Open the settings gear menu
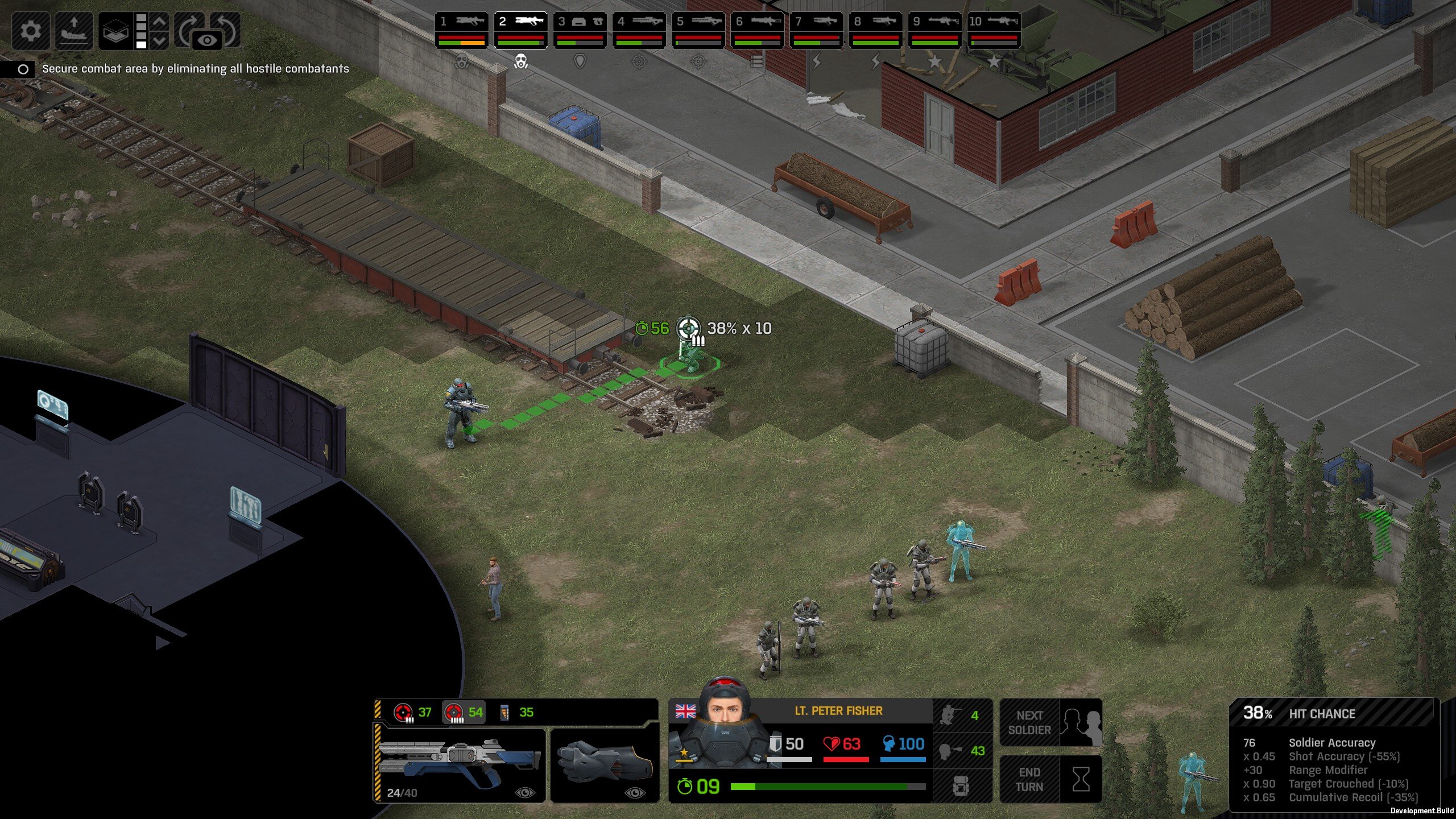This screenshot has height=819, width=1456. click(30, 30)
